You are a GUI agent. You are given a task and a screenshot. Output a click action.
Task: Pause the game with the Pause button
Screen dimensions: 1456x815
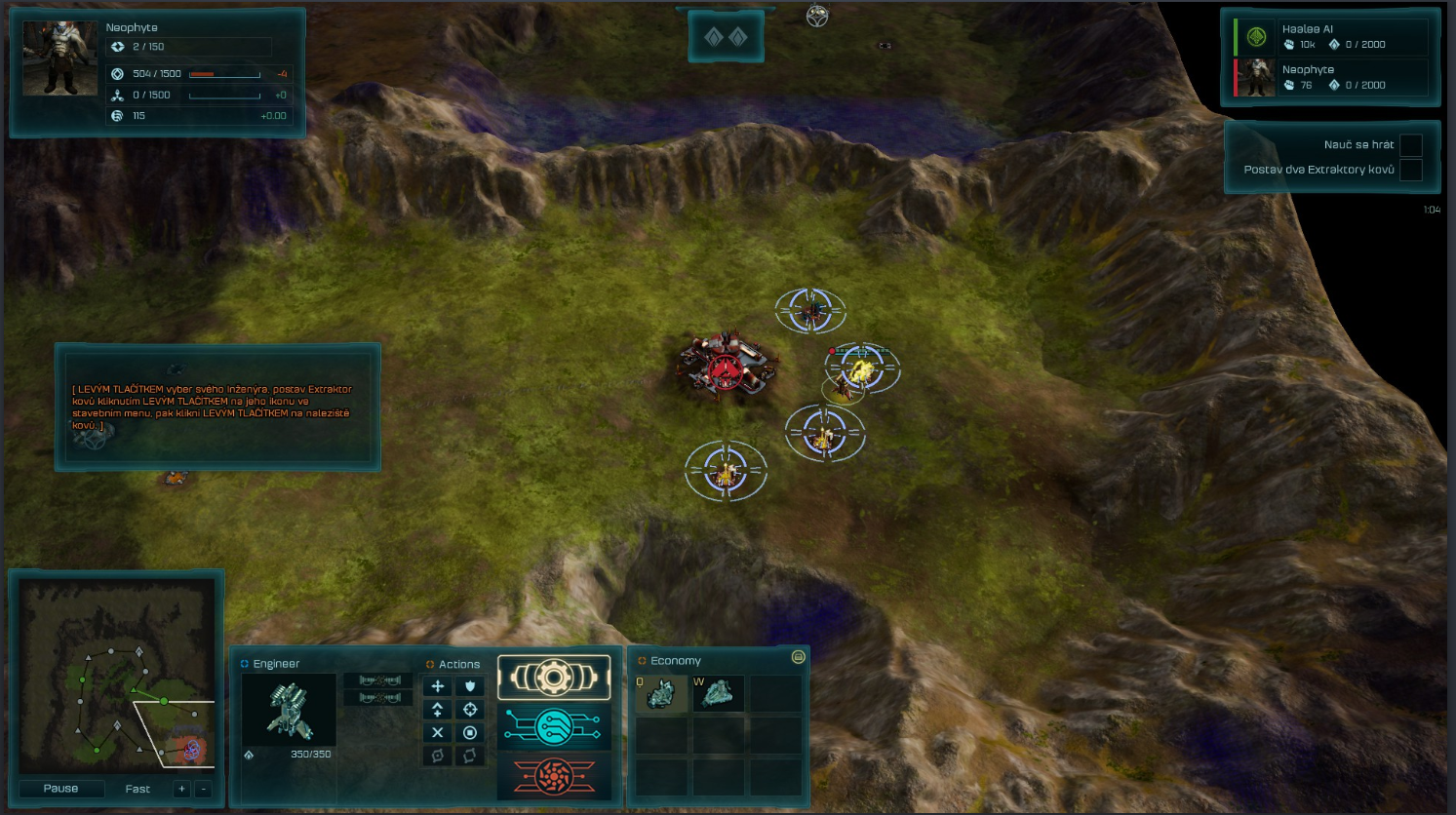point(60,788)
